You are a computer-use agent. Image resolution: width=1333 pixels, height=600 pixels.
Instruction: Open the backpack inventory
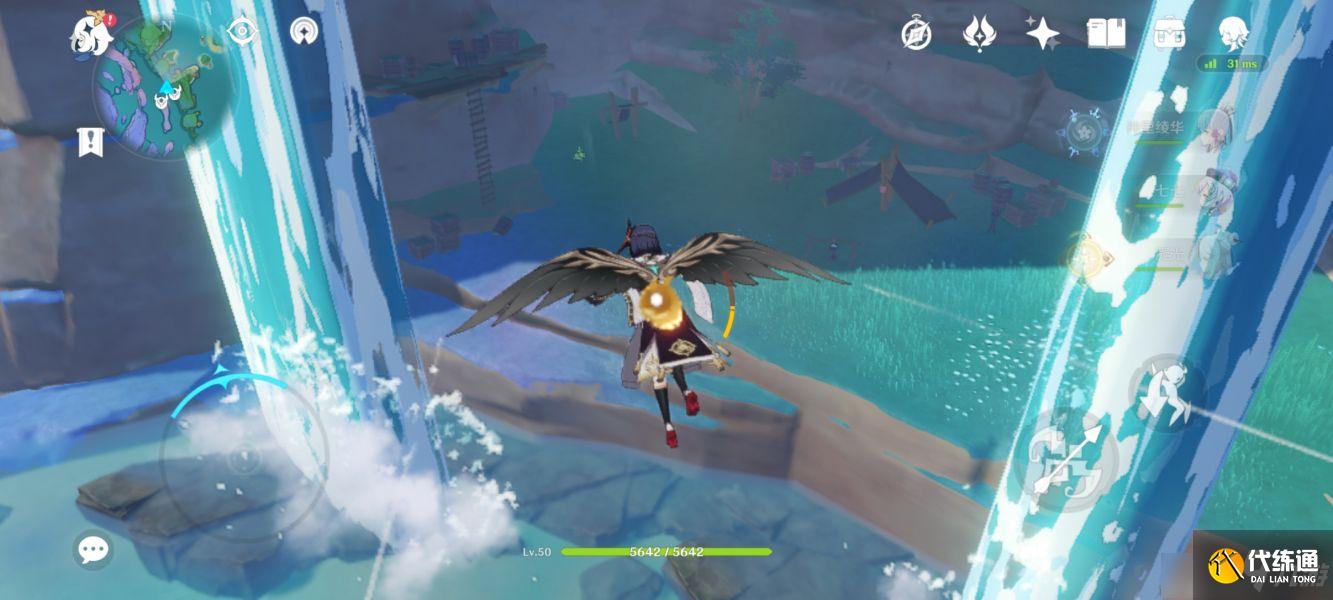1168,34
